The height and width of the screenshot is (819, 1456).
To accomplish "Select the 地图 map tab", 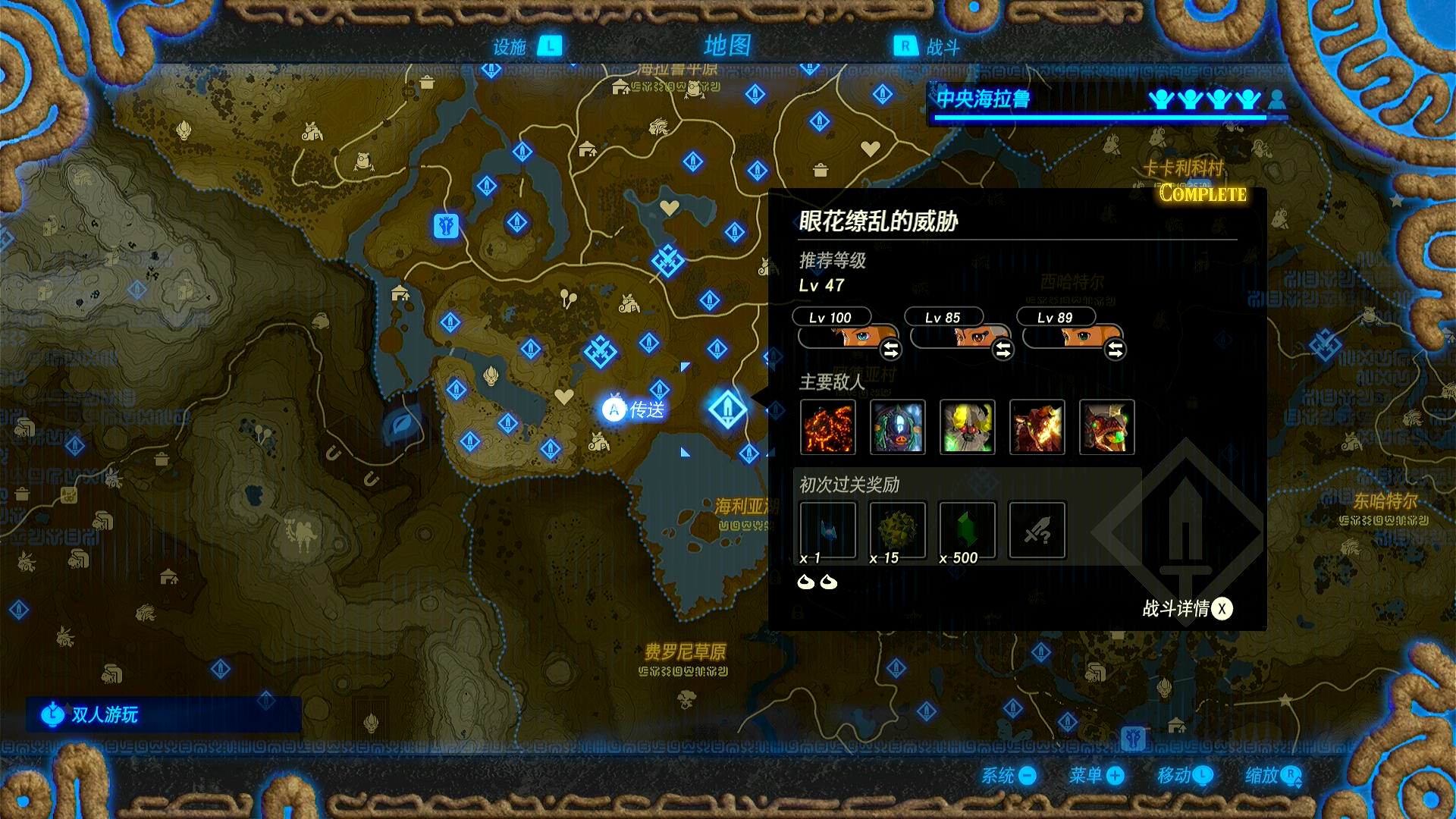I will (x=726, y=45).
